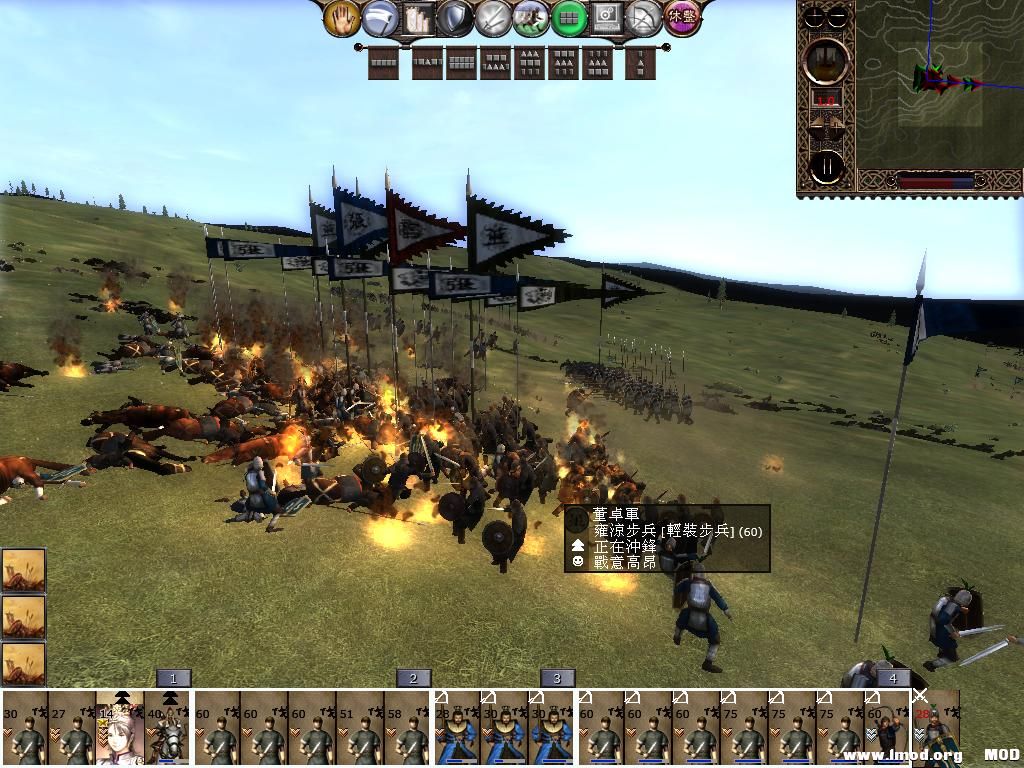The image size is (1024, 768).
Task: Select the cavalry unit card with 40 soldiers
Action: pos(168,730)
